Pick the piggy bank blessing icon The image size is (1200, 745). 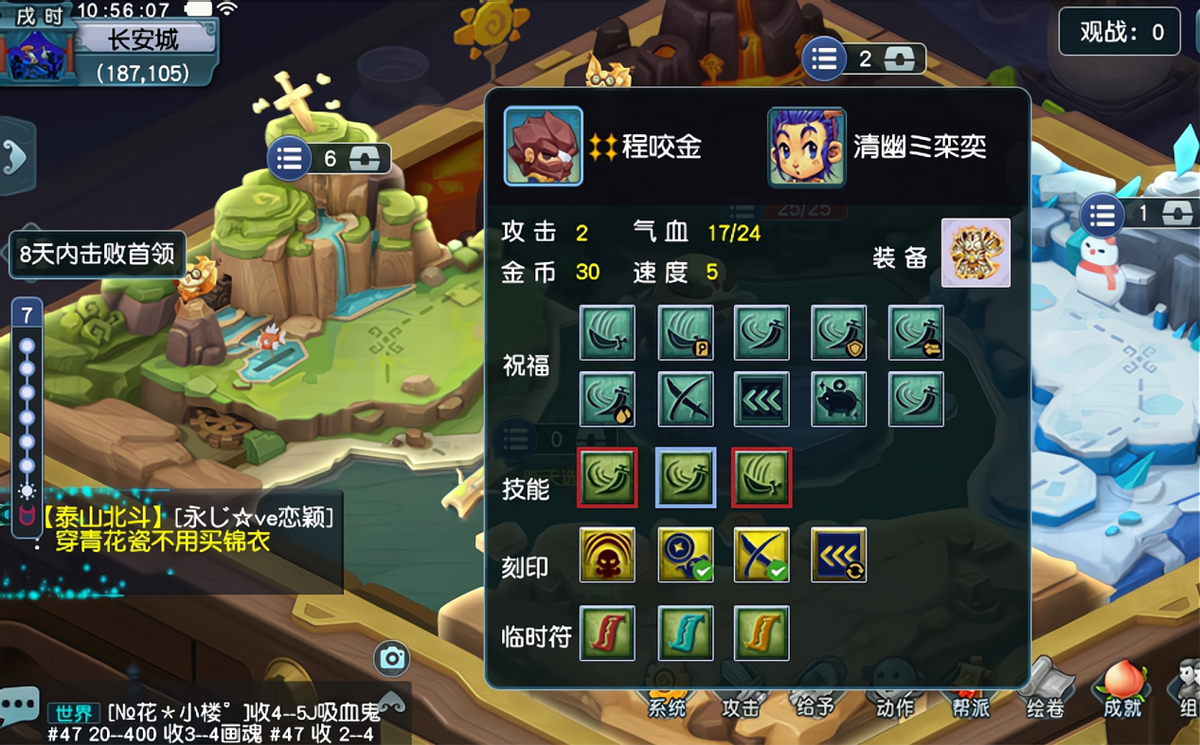tap(838, 399)
